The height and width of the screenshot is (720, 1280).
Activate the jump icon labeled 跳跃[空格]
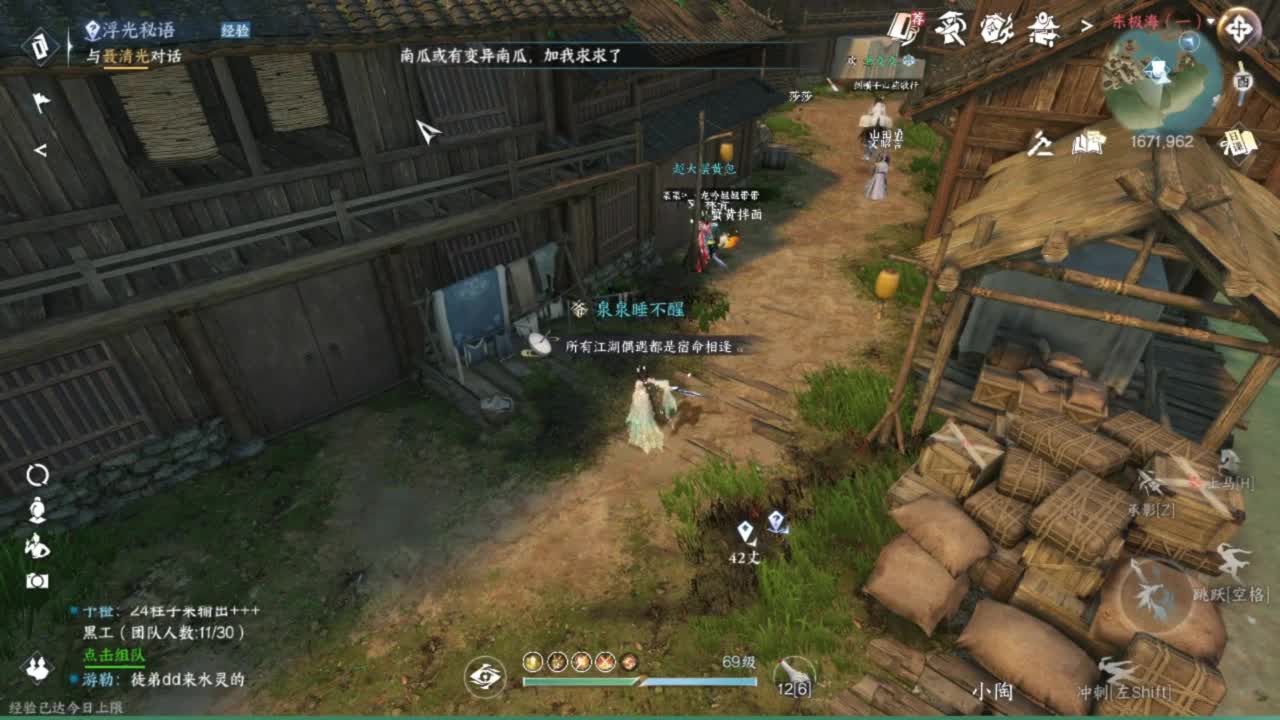[x=1232, y=559]
